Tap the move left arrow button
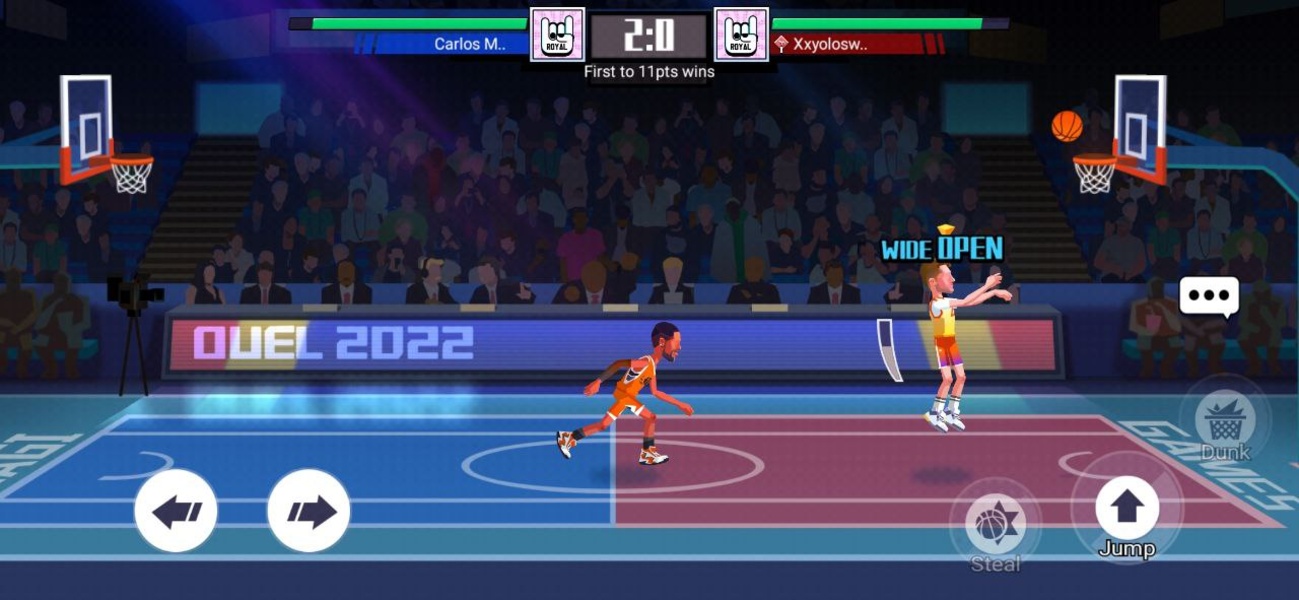1299x600 pixels. pyautogui.click(x=176, y=511)
